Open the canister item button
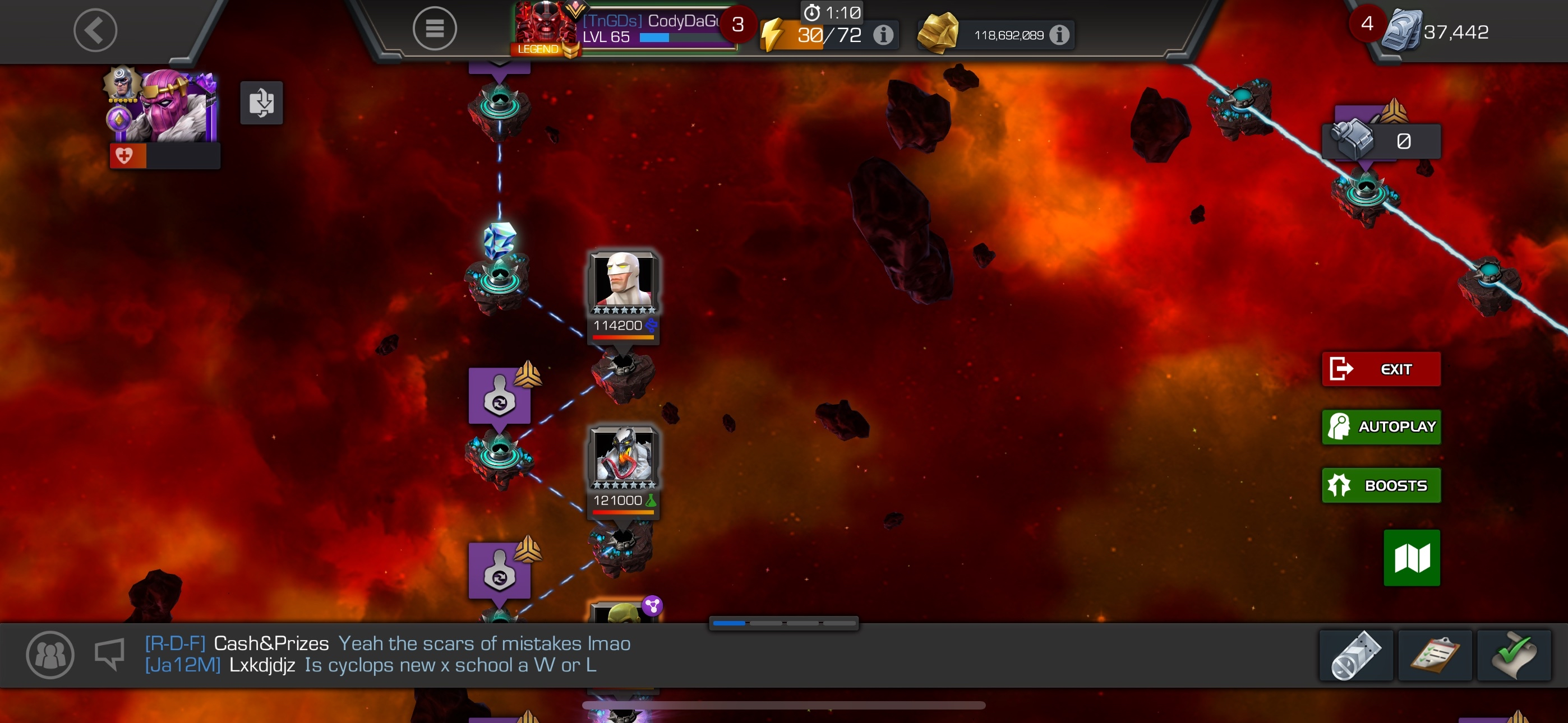The image size is (1568, 723). (x=1355, y=655)
